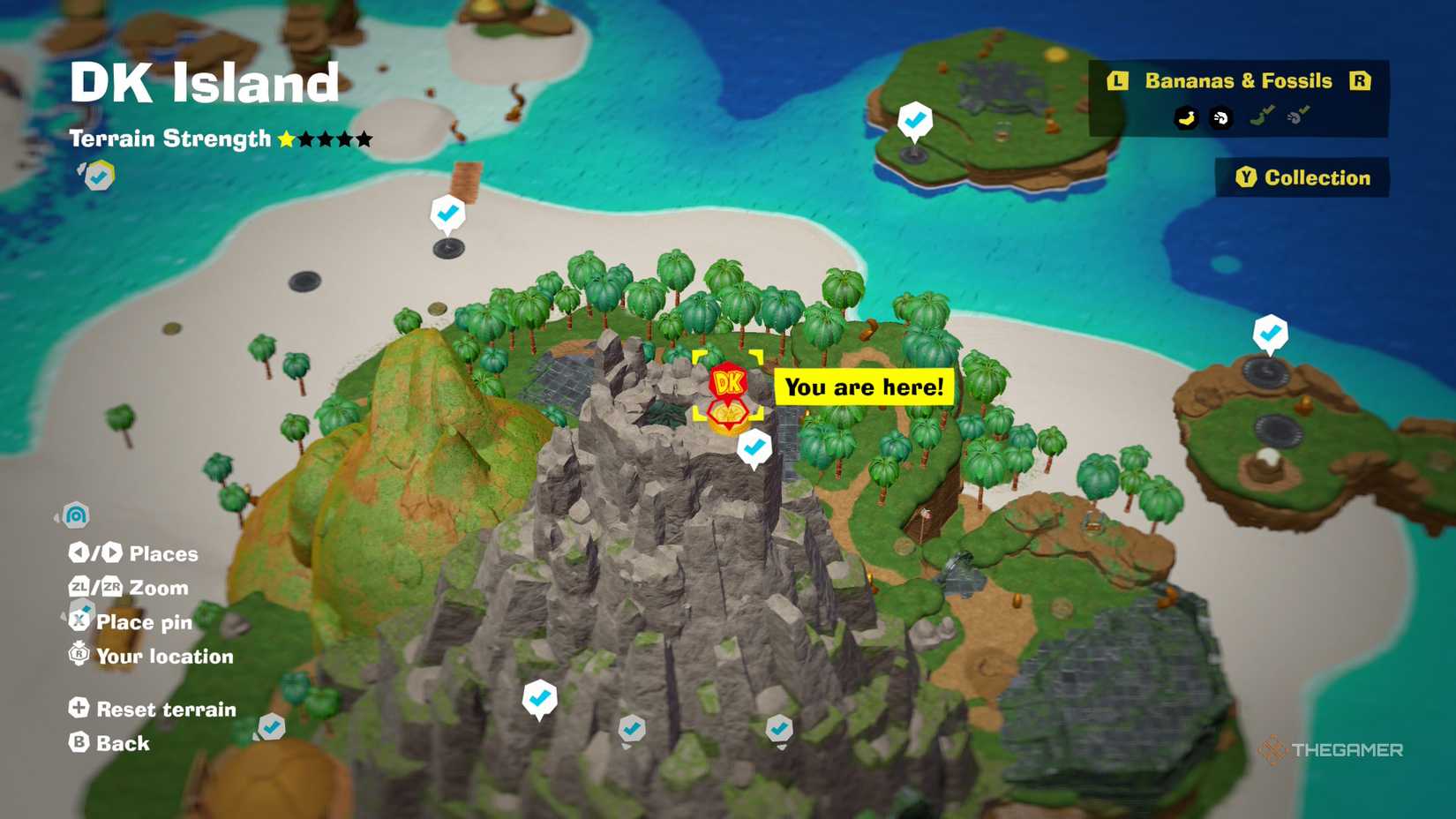Select the white fossil icon in the legend
This screenshot has height=819, width=1456.
1222,117
